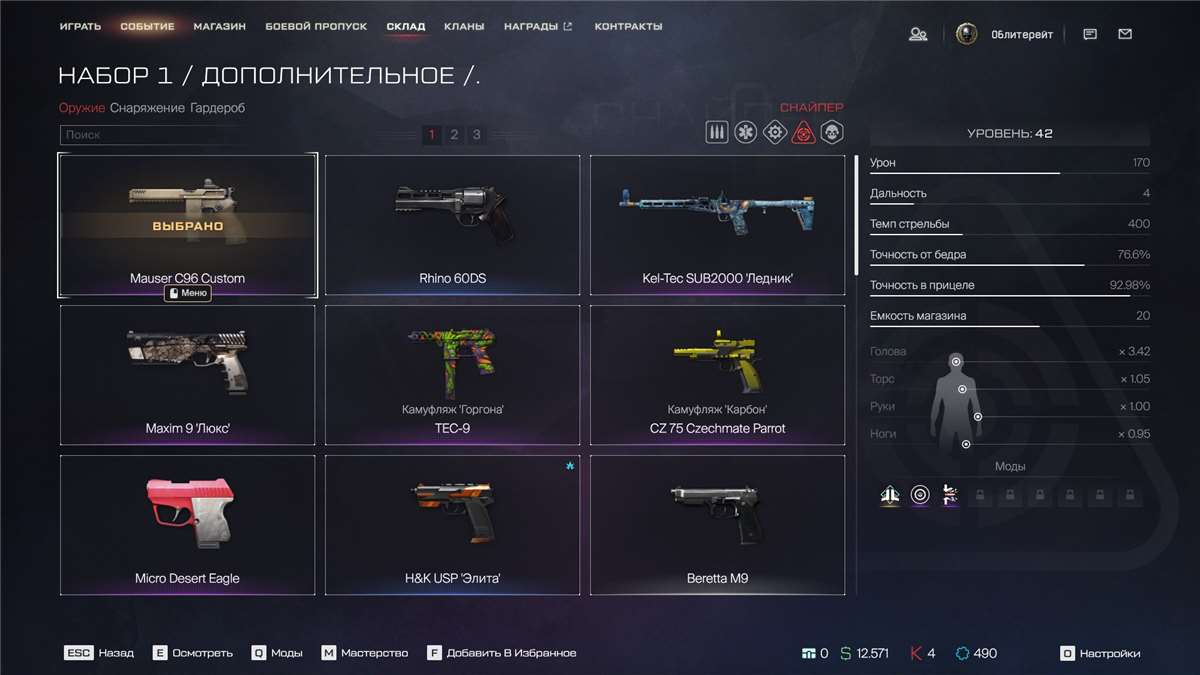
Task: Choose the Kel-Tec SUB2000 'Ледник' weapon
Action: [x=717, y=225]
